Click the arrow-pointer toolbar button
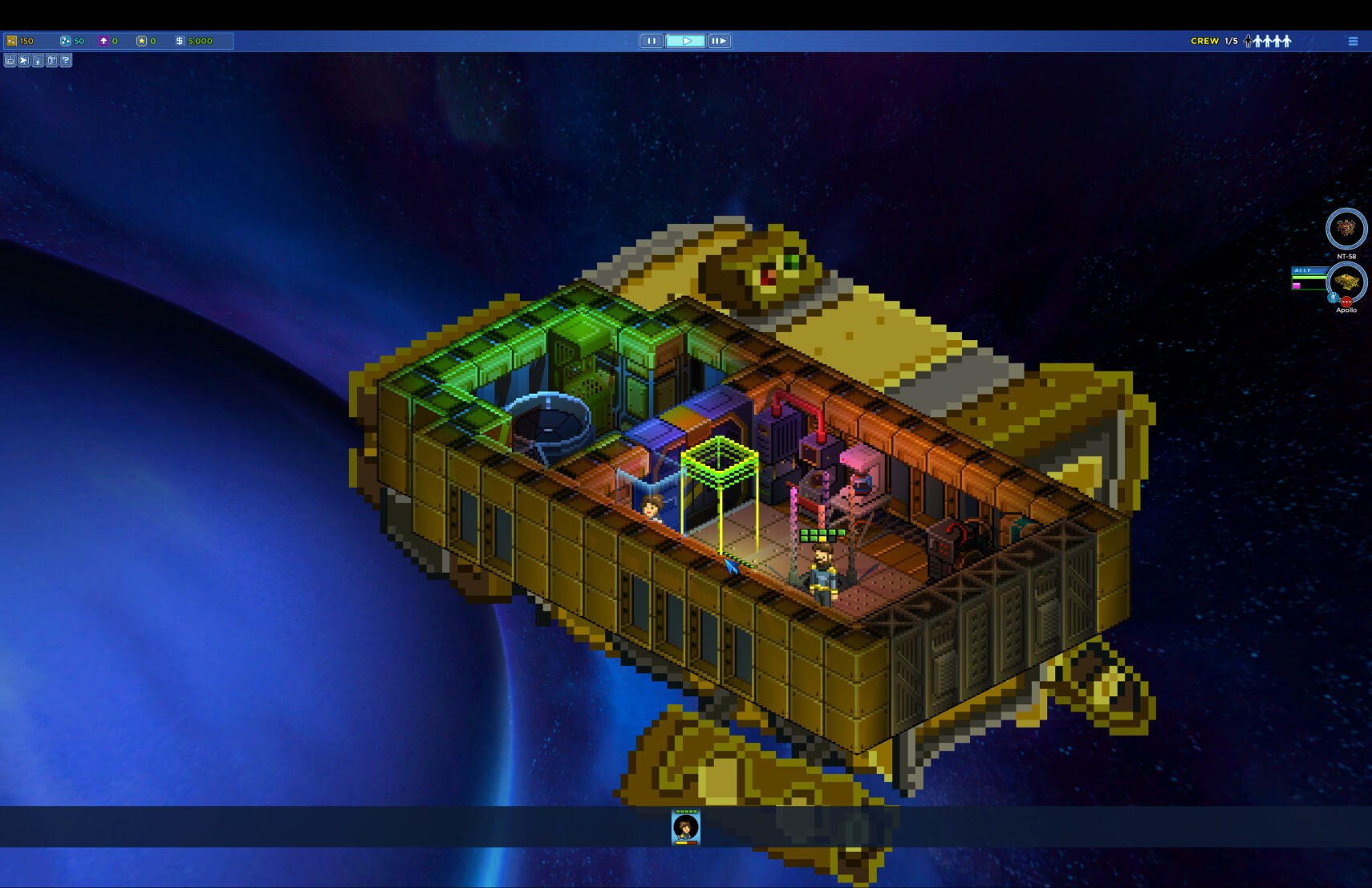This screenshot has width=1372, height=888. pyautogui.click(x=24, y=61)
